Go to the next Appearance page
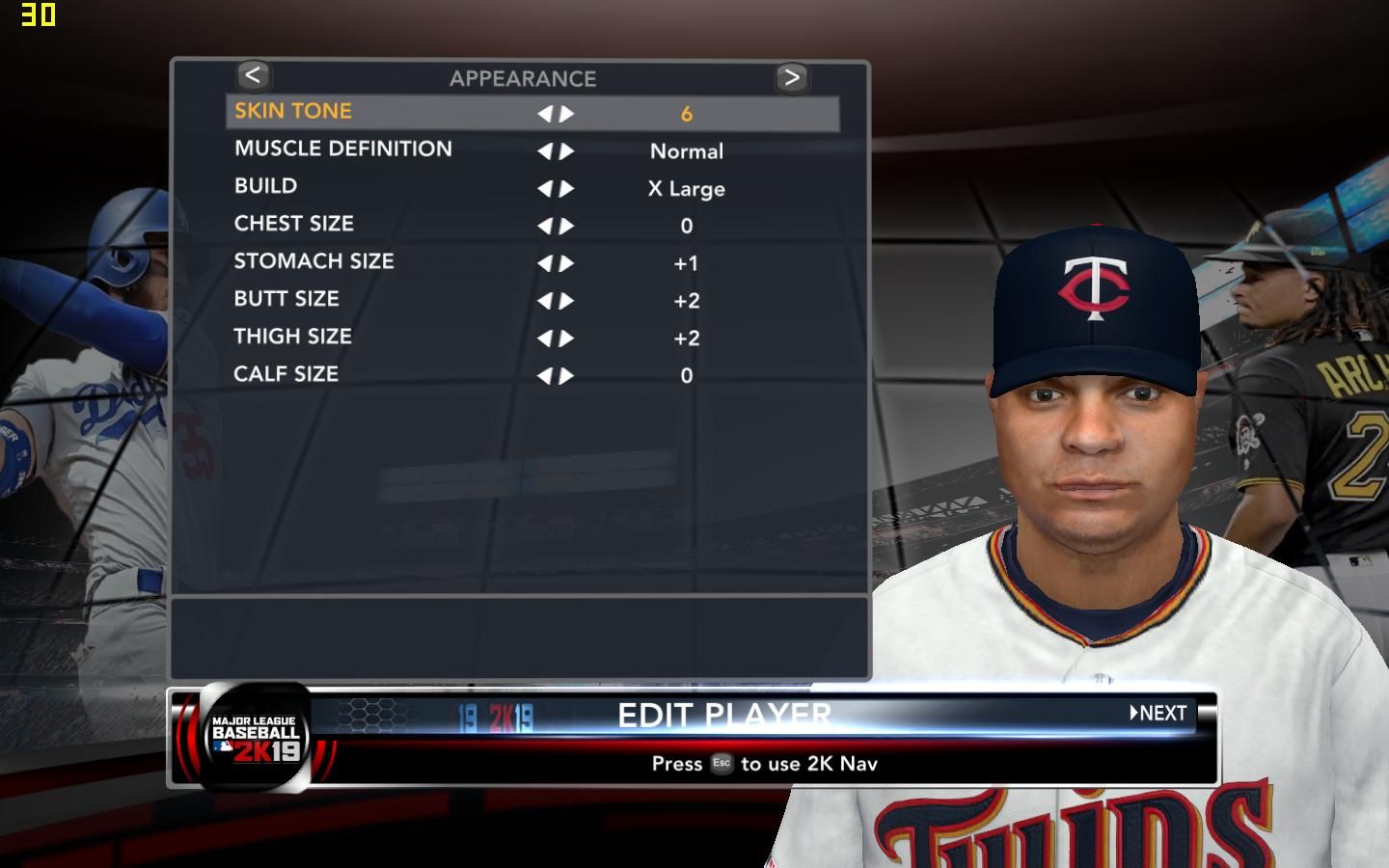The width and height of the screenshot is (1389, 868). pyautogui.click(x=791, y=77)
